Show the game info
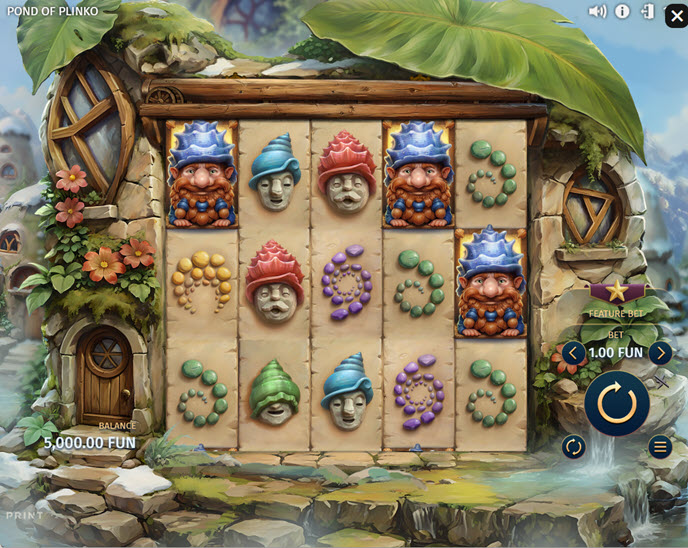 [x=622, y=12]
